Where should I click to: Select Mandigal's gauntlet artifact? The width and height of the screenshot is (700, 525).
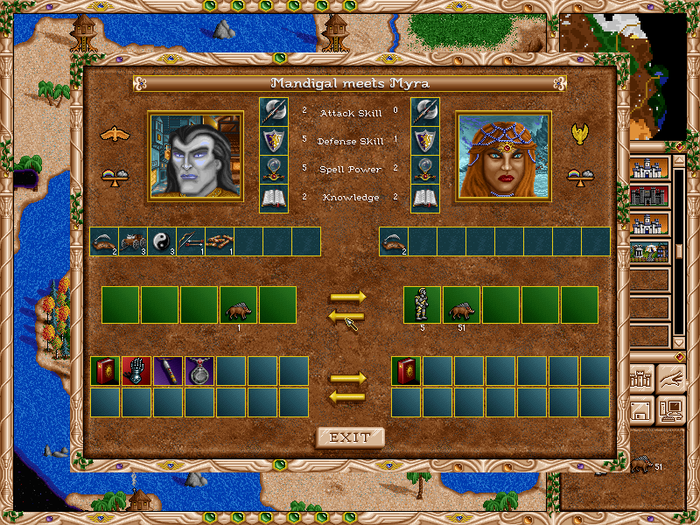coord(136,371)
